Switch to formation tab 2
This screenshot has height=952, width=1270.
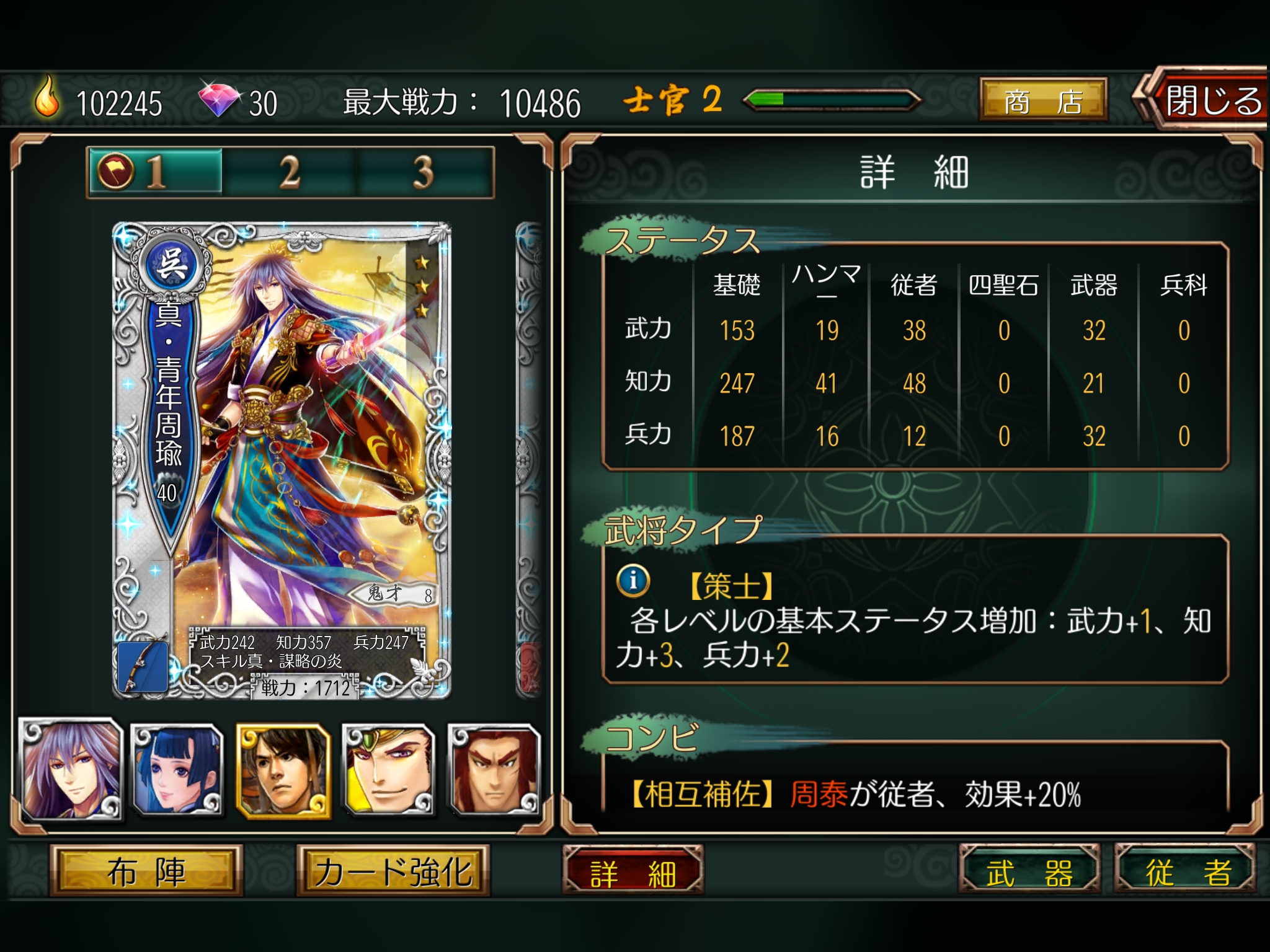[x=289, y=172]
